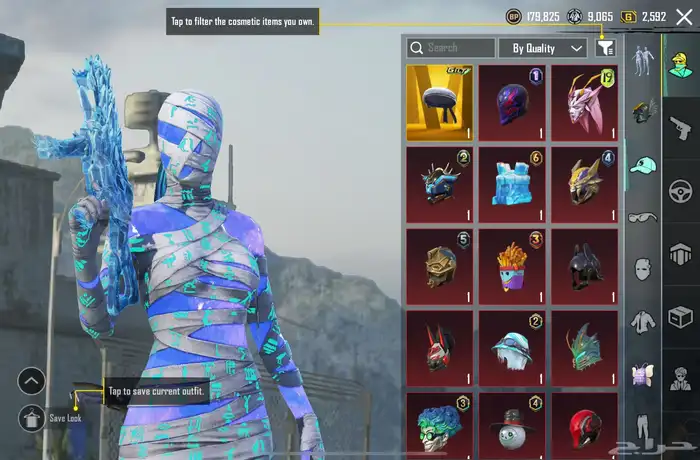This screenshot has height=460, width=700.
Task: Equip the pink horned mask headgear
Action: pyautogui.click(x=583, y=103)
